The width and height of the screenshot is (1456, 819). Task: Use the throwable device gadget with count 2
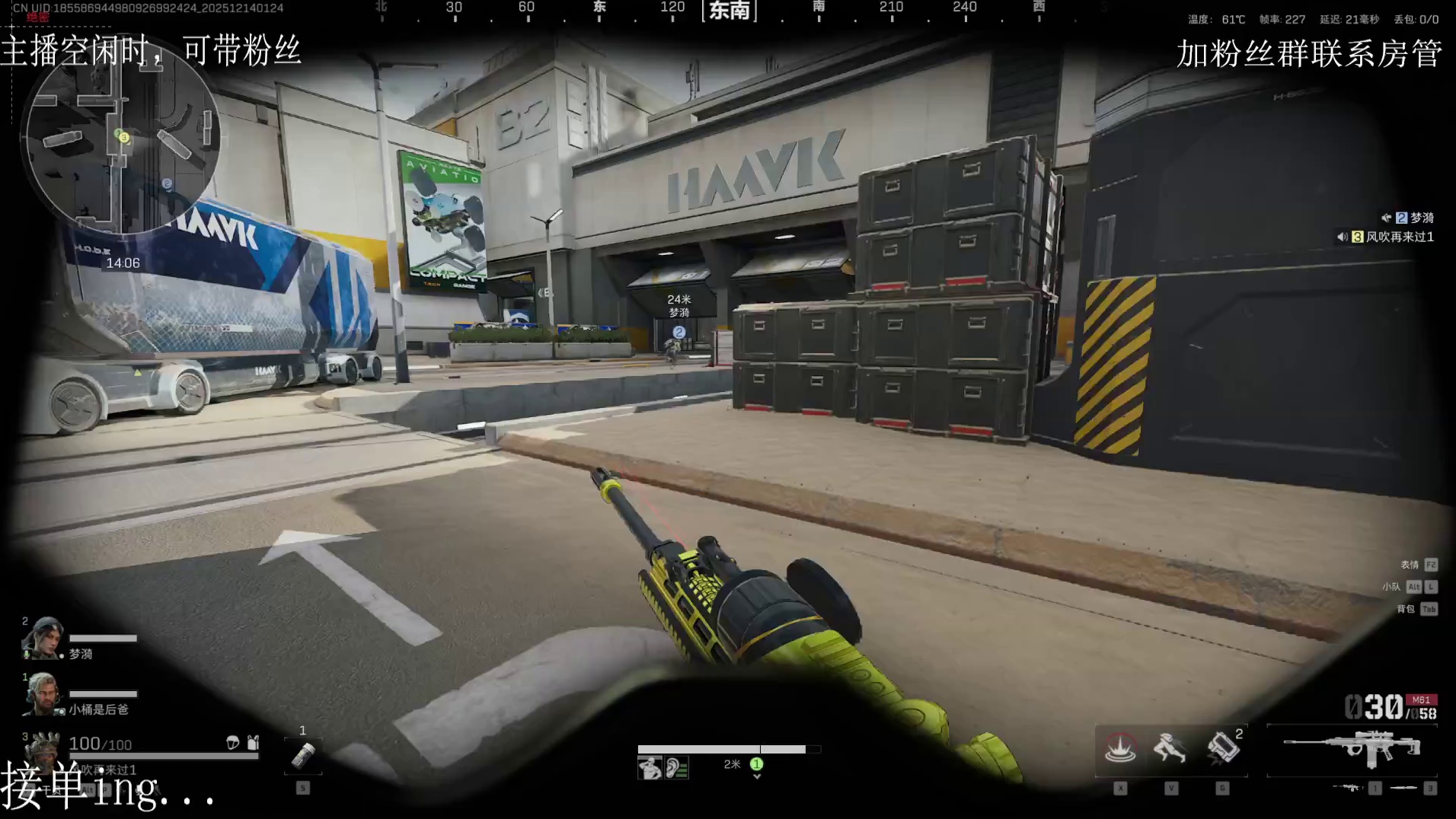tap(1222, 749)
